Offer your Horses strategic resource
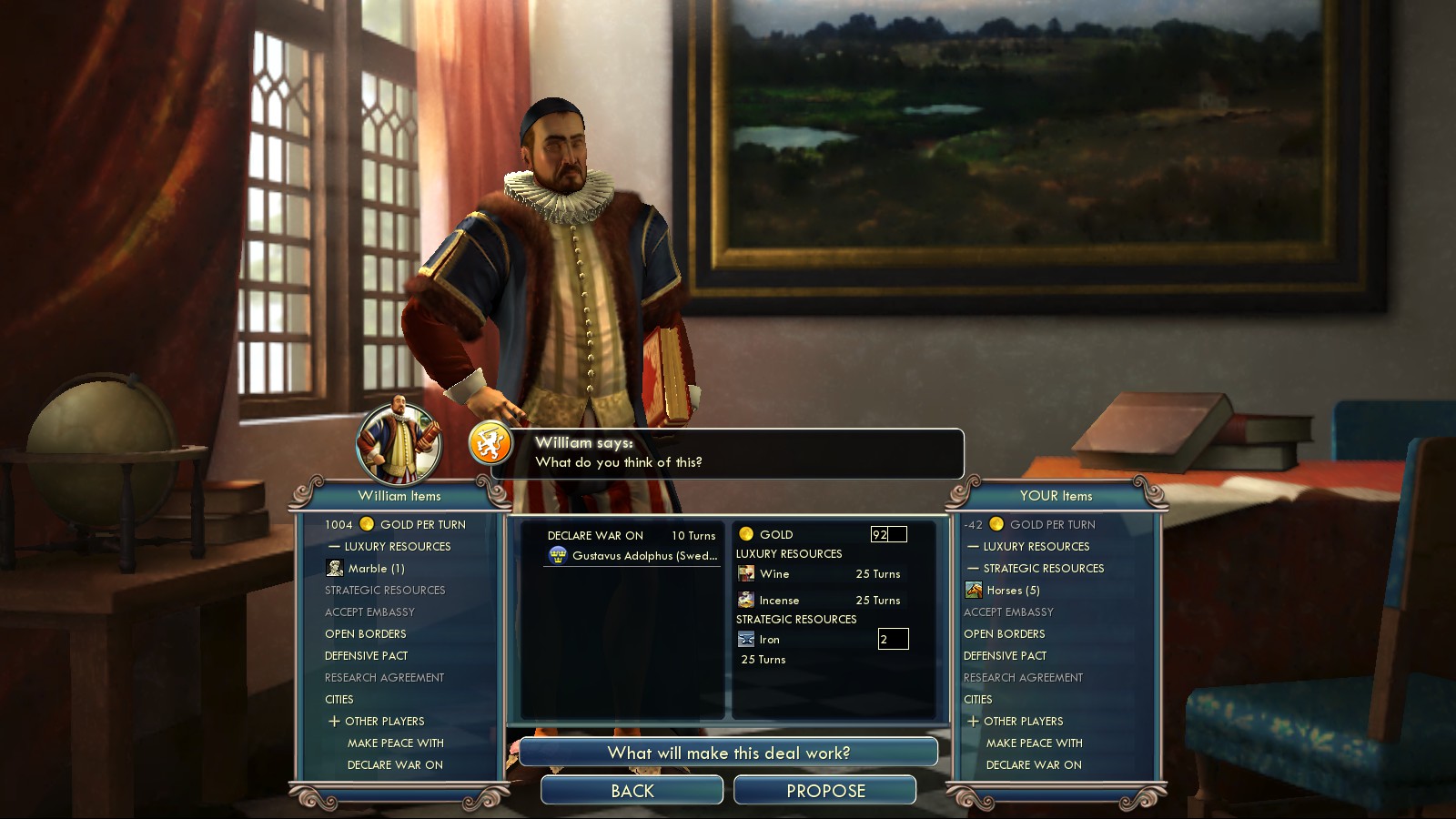Viewport: 1456px width, 819px height. [x=1012, y=591]
